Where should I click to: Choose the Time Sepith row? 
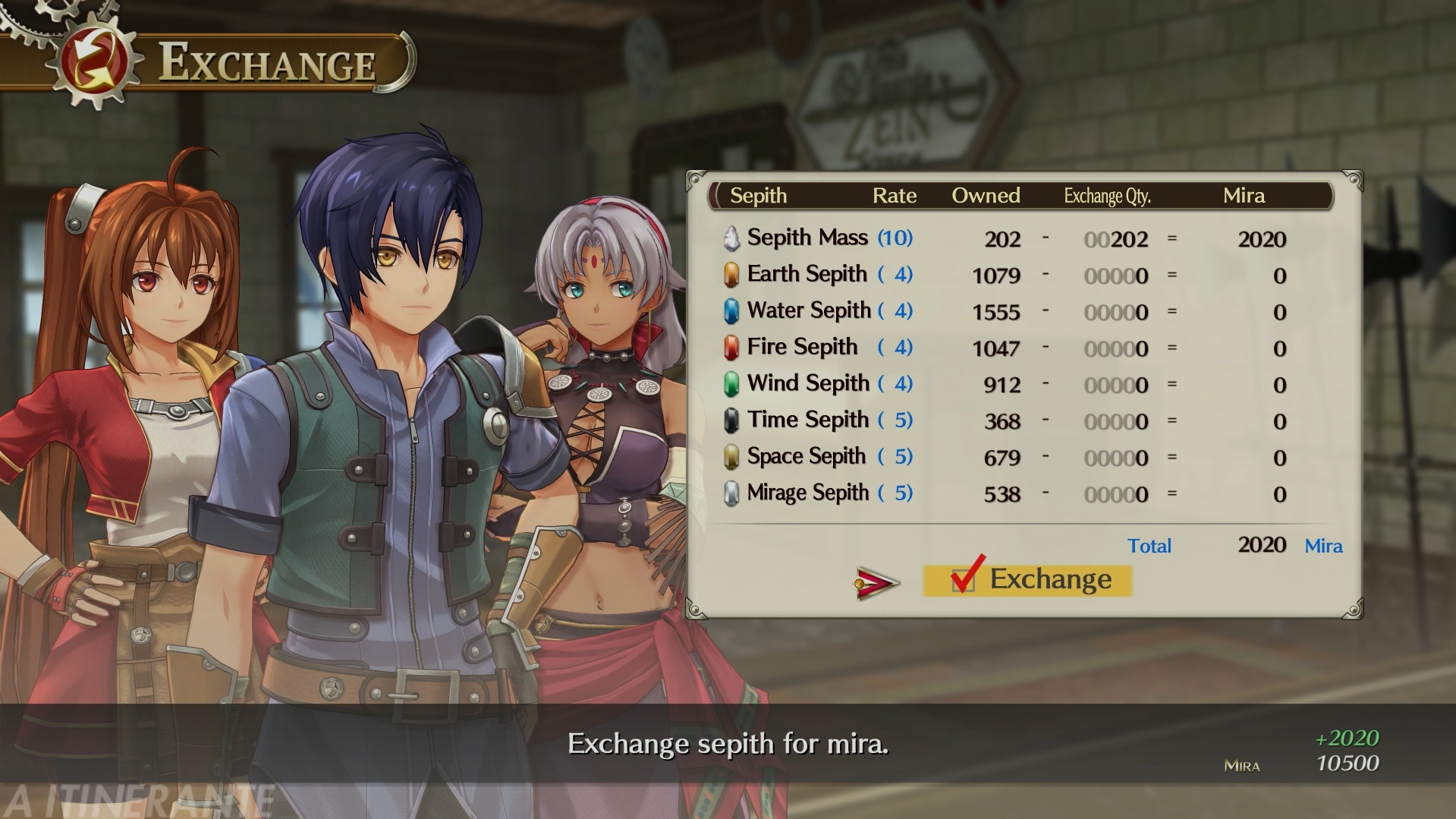(807, 421)
